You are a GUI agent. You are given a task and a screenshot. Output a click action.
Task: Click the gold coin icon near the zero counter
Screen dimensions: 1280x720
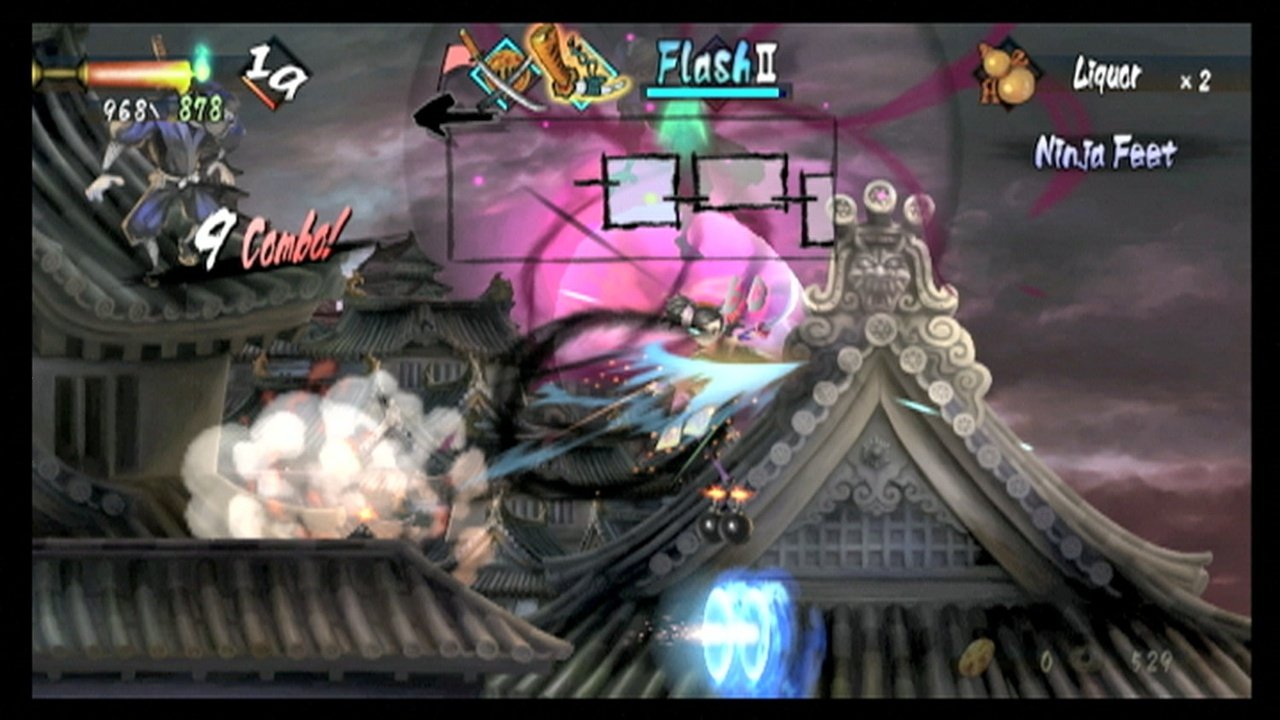point(976,658)
